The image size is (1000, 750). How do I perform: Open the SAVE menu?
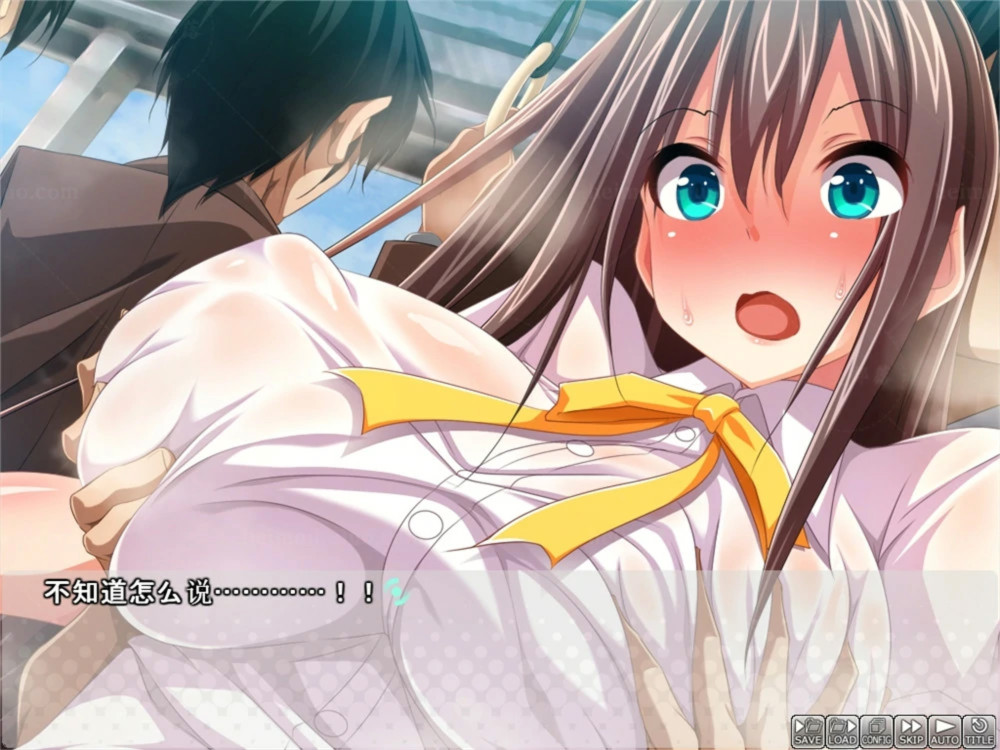pyautogui.click(x=808, y=730)
